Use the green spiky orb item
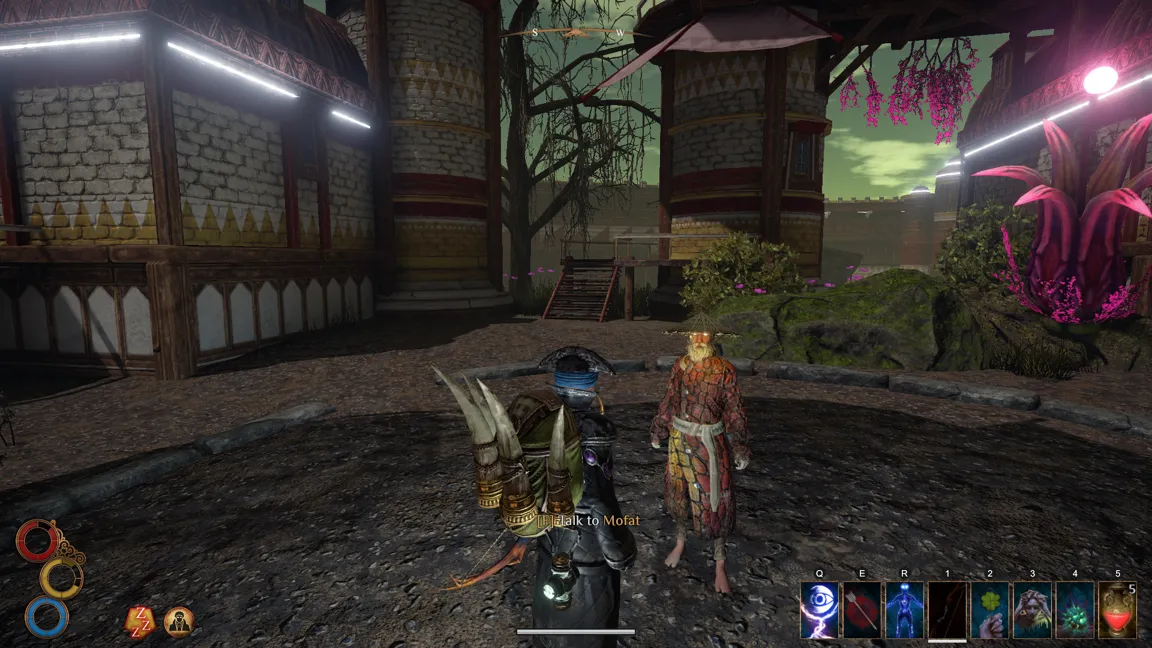This screenshot has height=648, width=1152. coord(1076,610)
